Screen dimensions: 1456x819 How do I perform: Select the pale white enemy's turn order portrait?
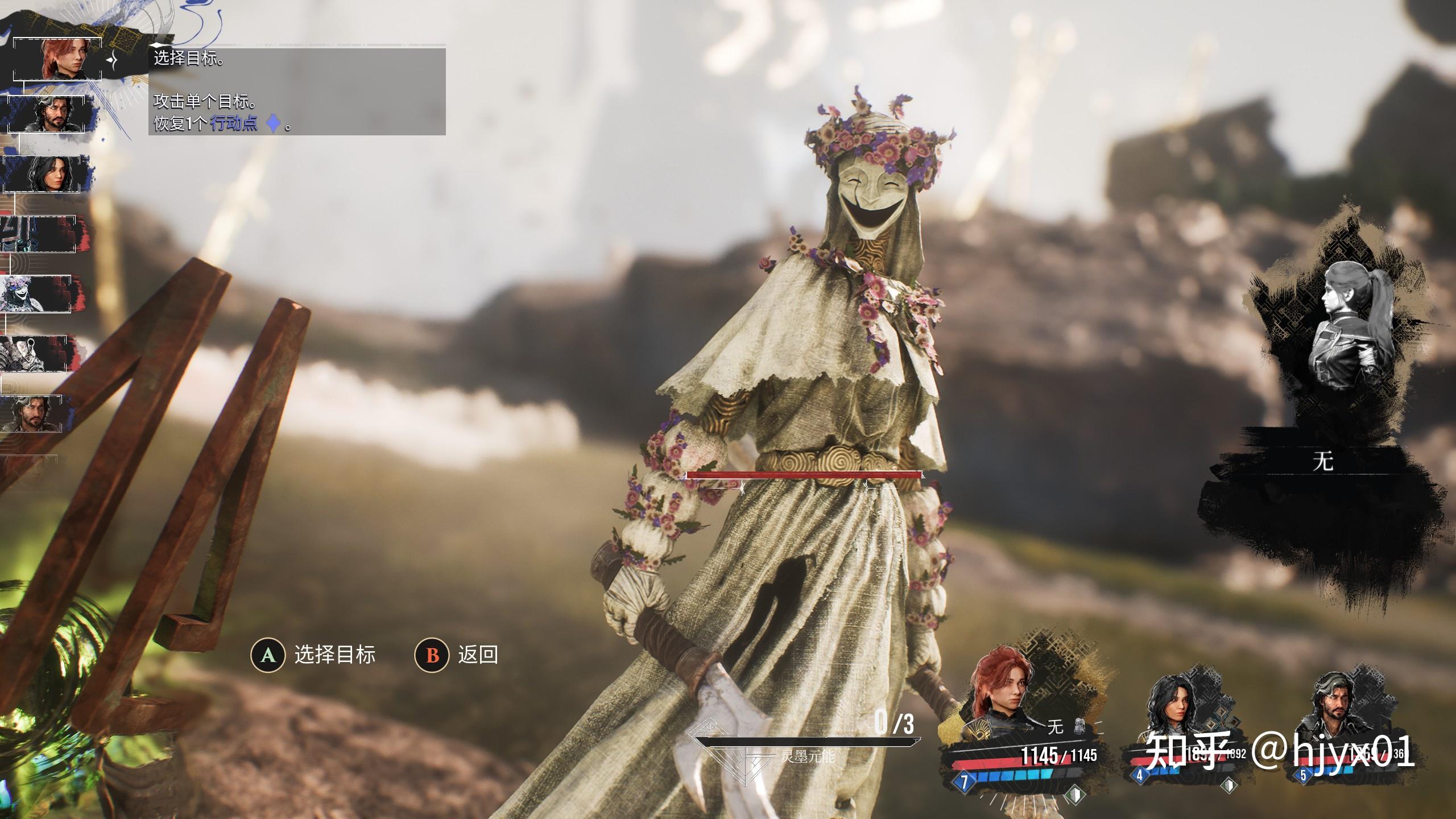pyautogui.click(x=34, y=353)
